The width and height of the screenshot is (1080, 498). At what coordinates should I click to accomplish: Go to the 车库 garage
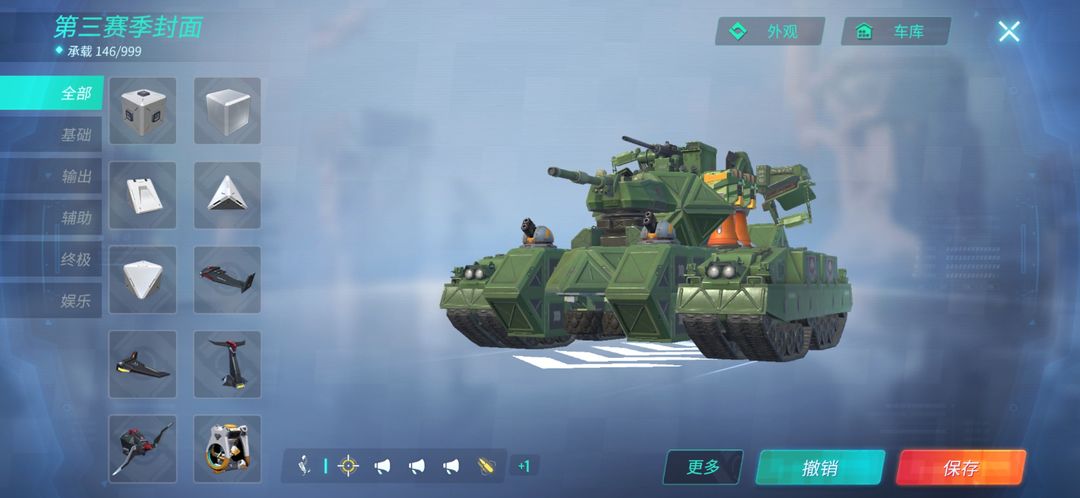click(x=895, y=31)
